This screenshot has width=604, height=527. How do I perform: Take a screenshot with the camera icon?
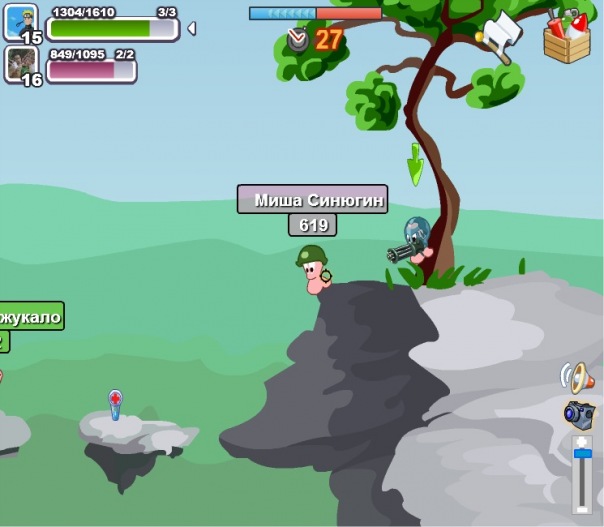(x=579, y=413)
